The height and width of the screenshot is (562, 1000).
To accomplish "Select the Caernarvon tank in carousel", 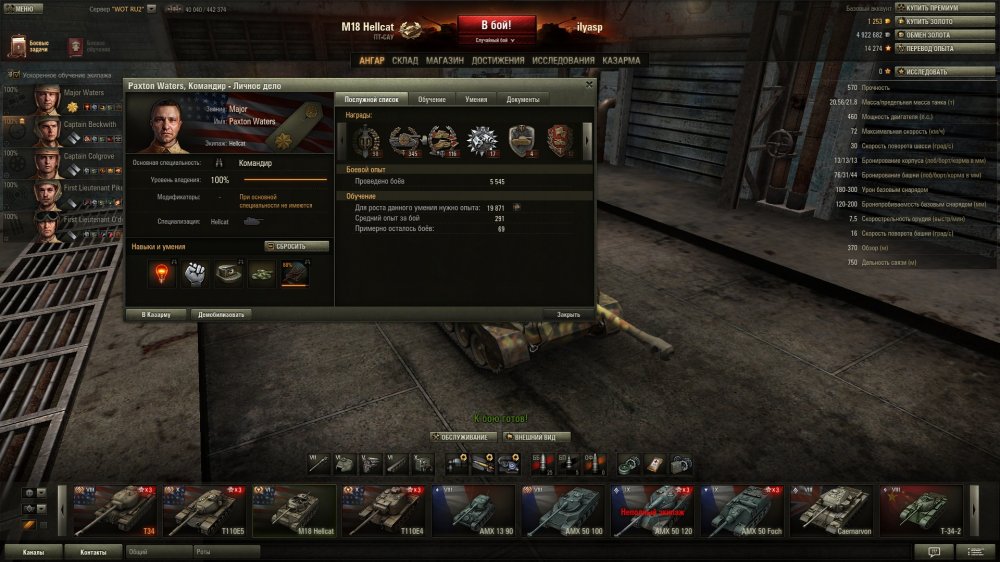I will 832,510.
